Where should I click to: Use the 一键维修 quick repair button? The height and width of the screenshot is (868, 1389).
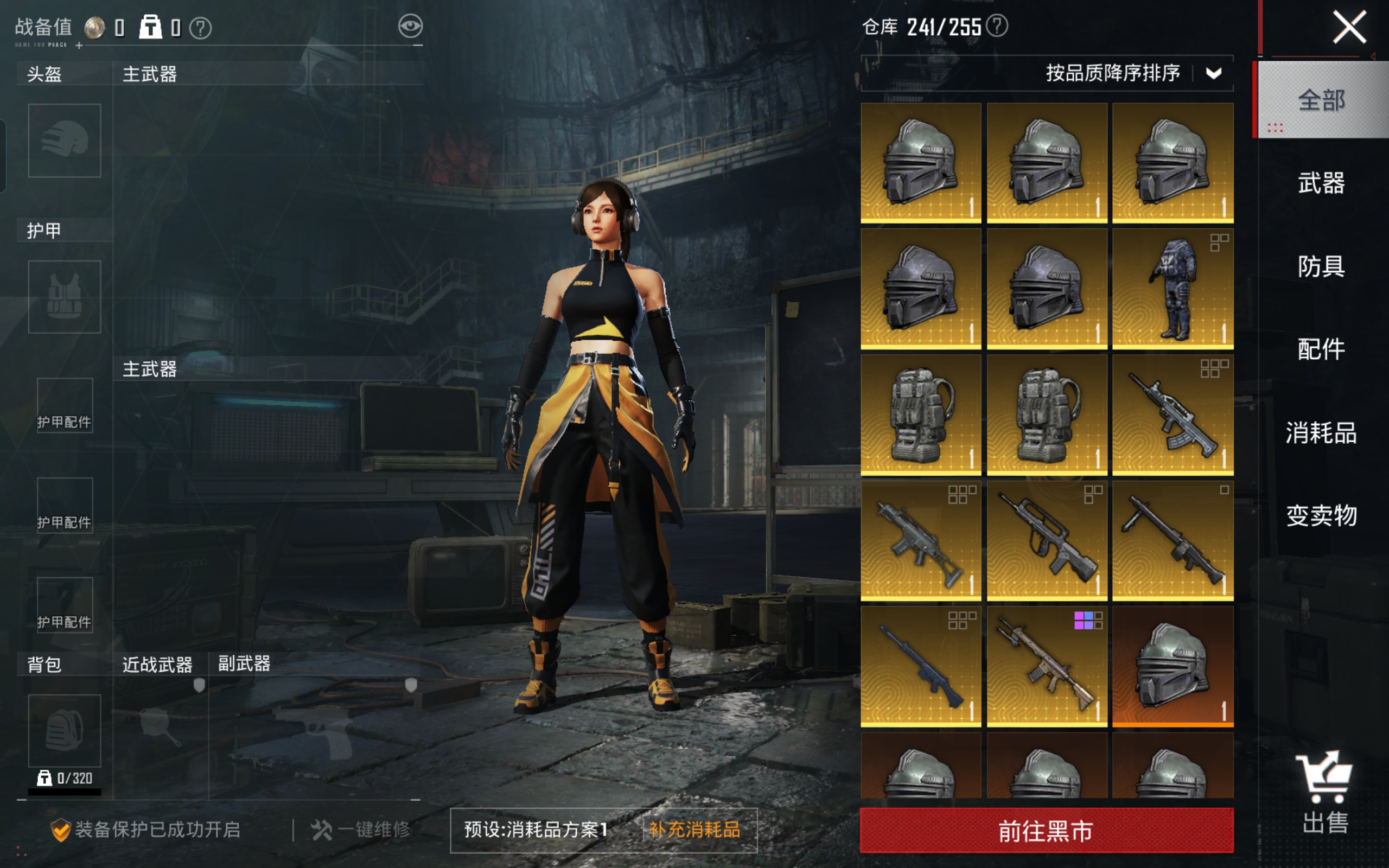tap(360, 829)
